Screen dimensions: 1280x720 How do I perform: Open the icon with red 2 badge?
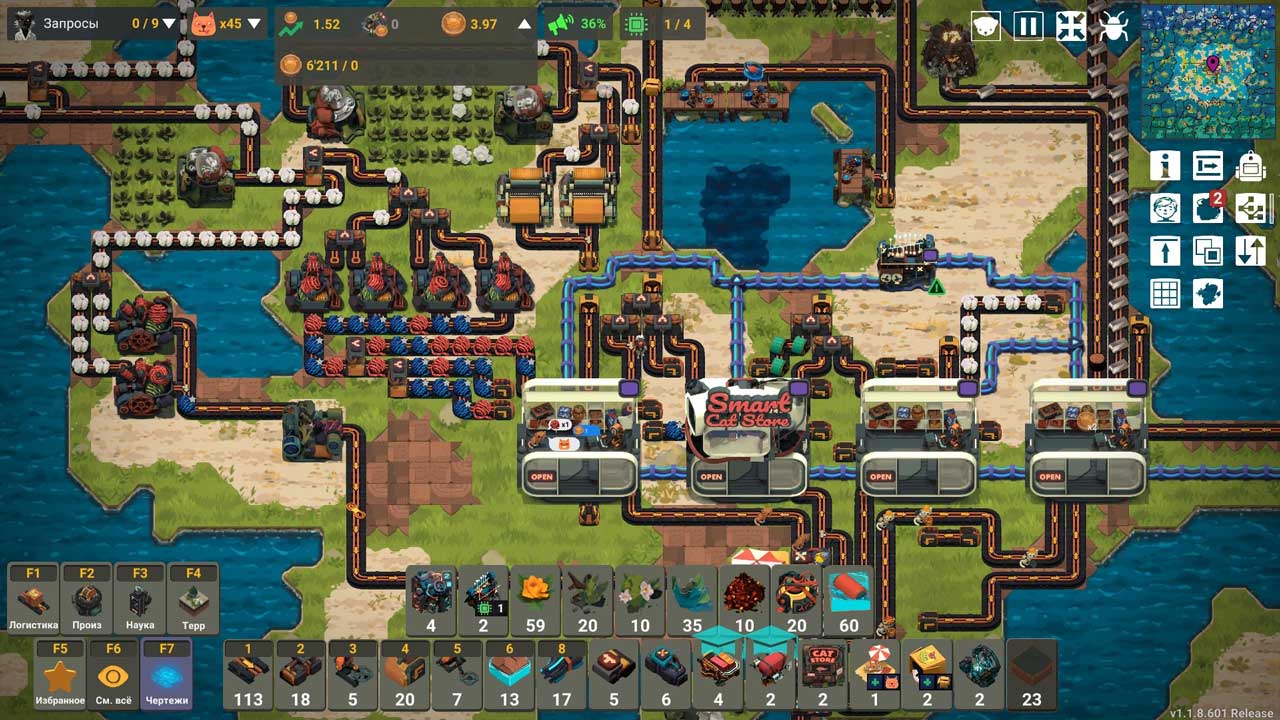pos(1208,208)
